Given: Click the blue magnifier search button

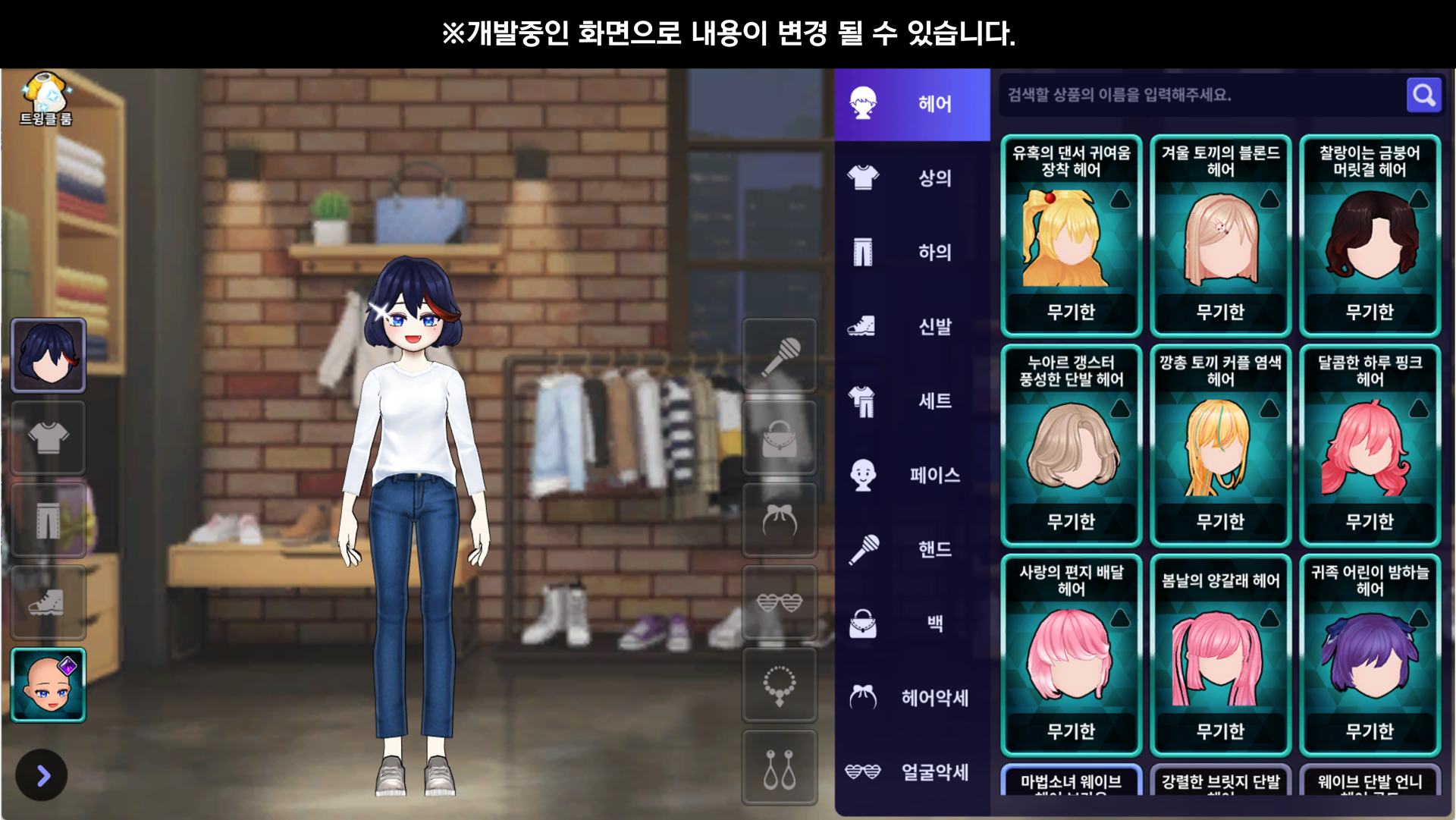Looking at the screenshot, I should (x=1423, y=95).
